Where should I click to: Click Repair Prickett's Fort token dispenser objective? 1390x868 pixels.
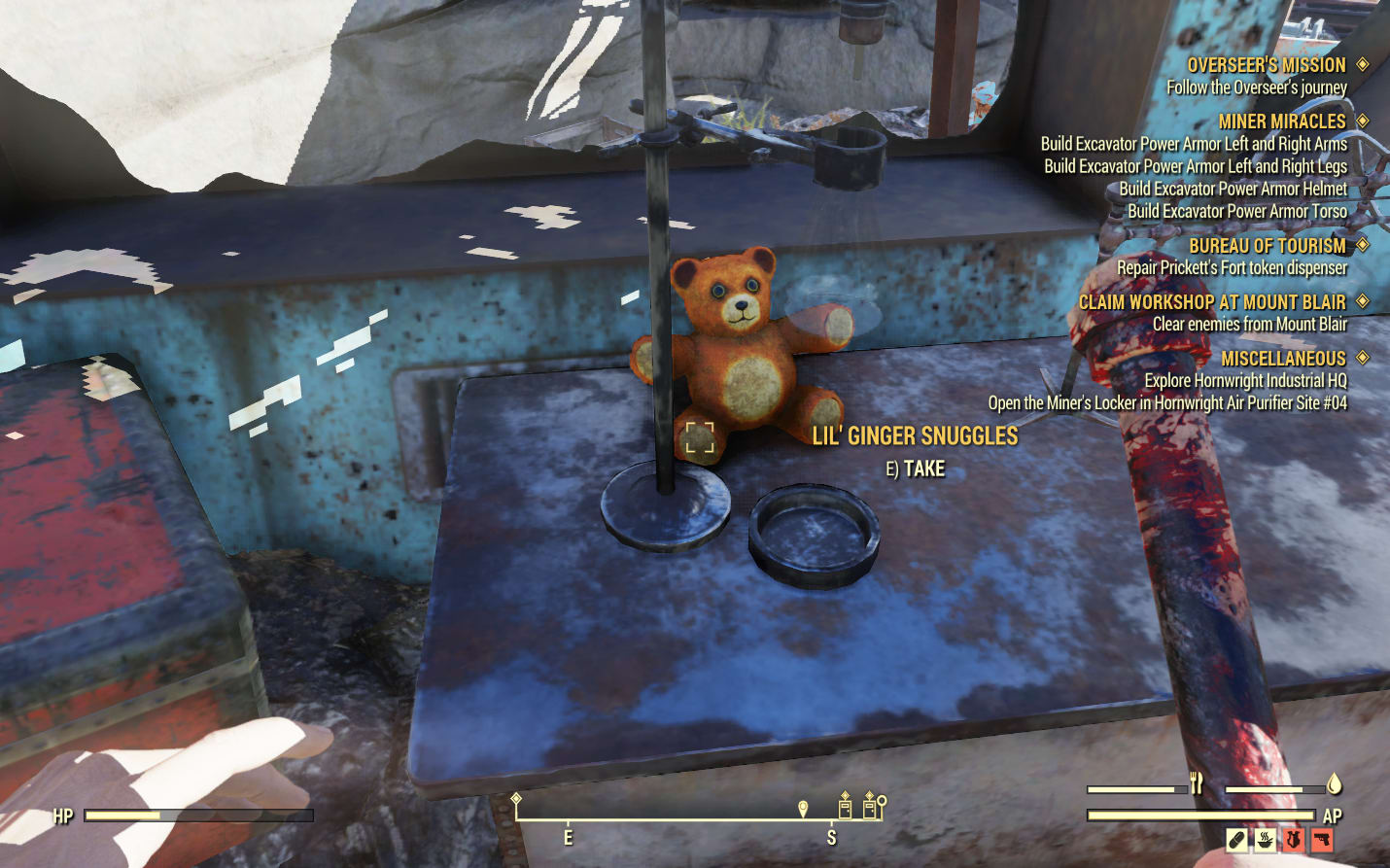pos(1232,267)
